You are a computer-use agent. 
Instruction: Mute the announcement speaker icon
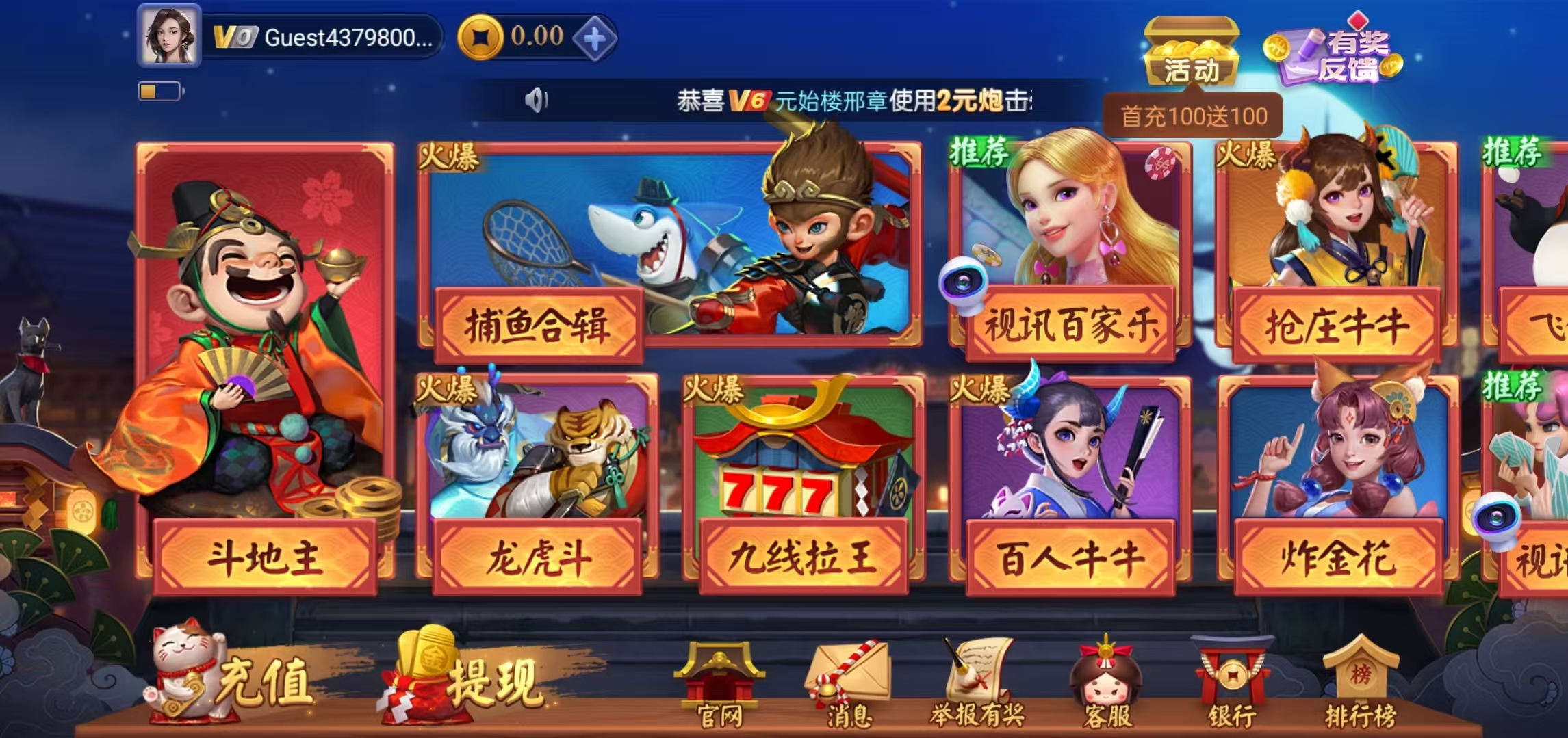click(536, 100)
